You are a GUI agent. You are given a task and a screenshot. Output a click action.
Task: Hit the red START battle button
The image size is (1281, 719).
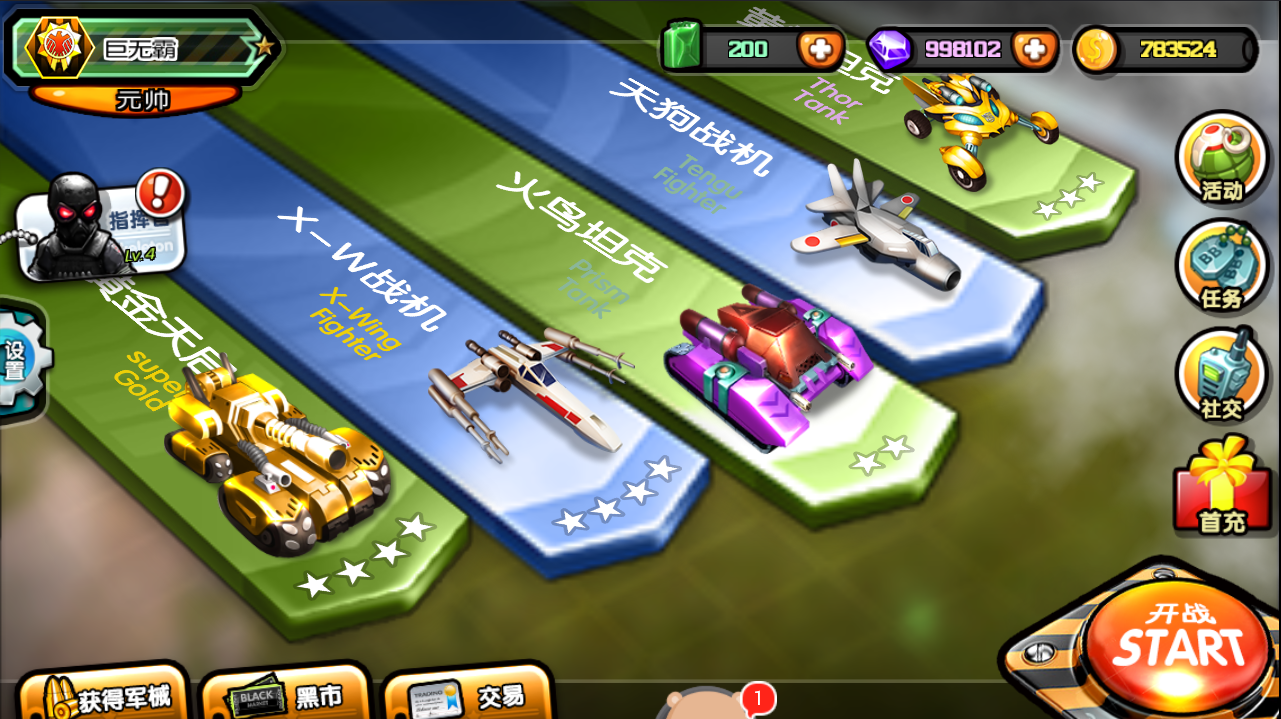(1178, 645)
